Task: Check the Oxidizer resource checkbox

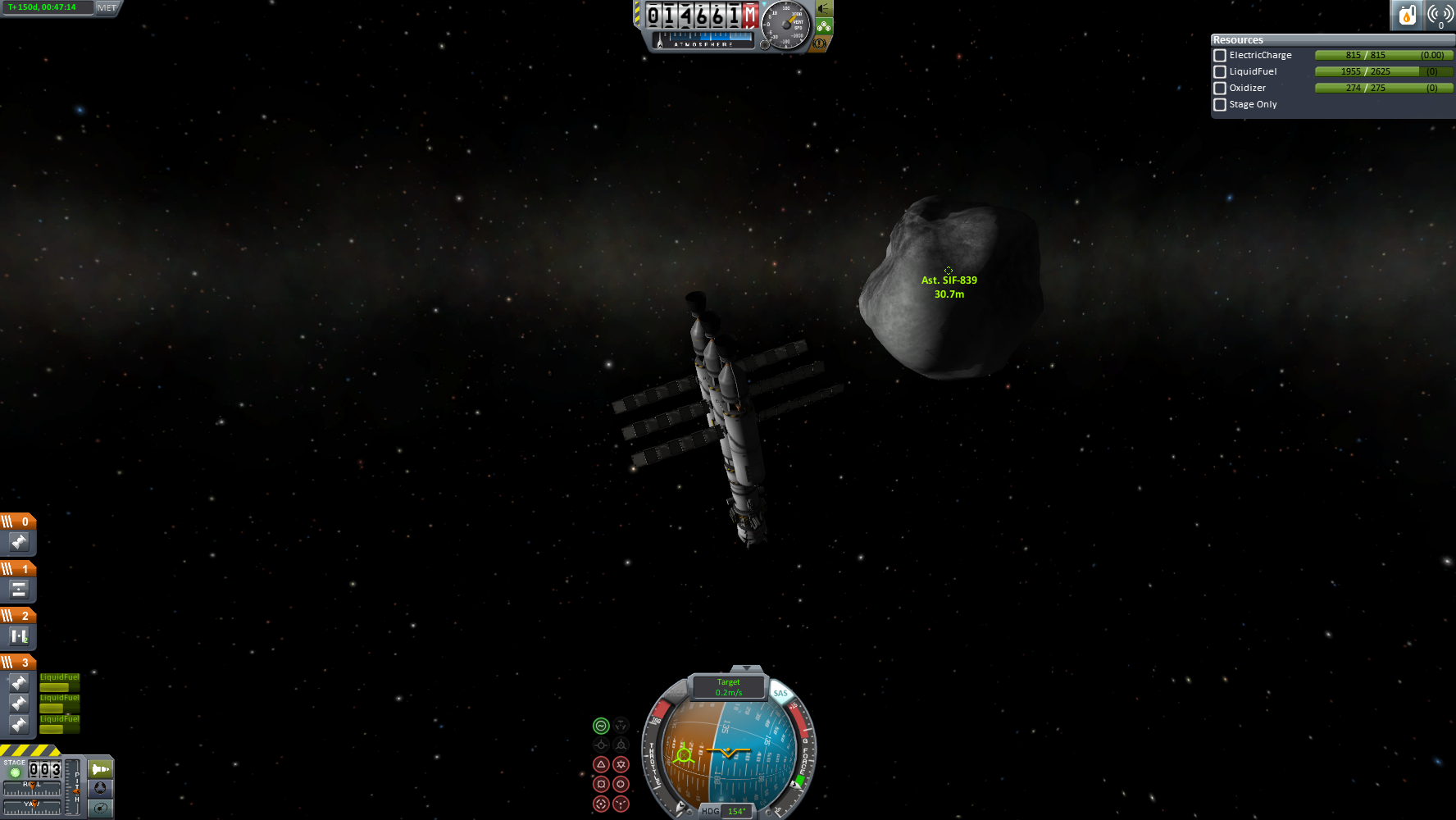Action: coord(1220,89)
